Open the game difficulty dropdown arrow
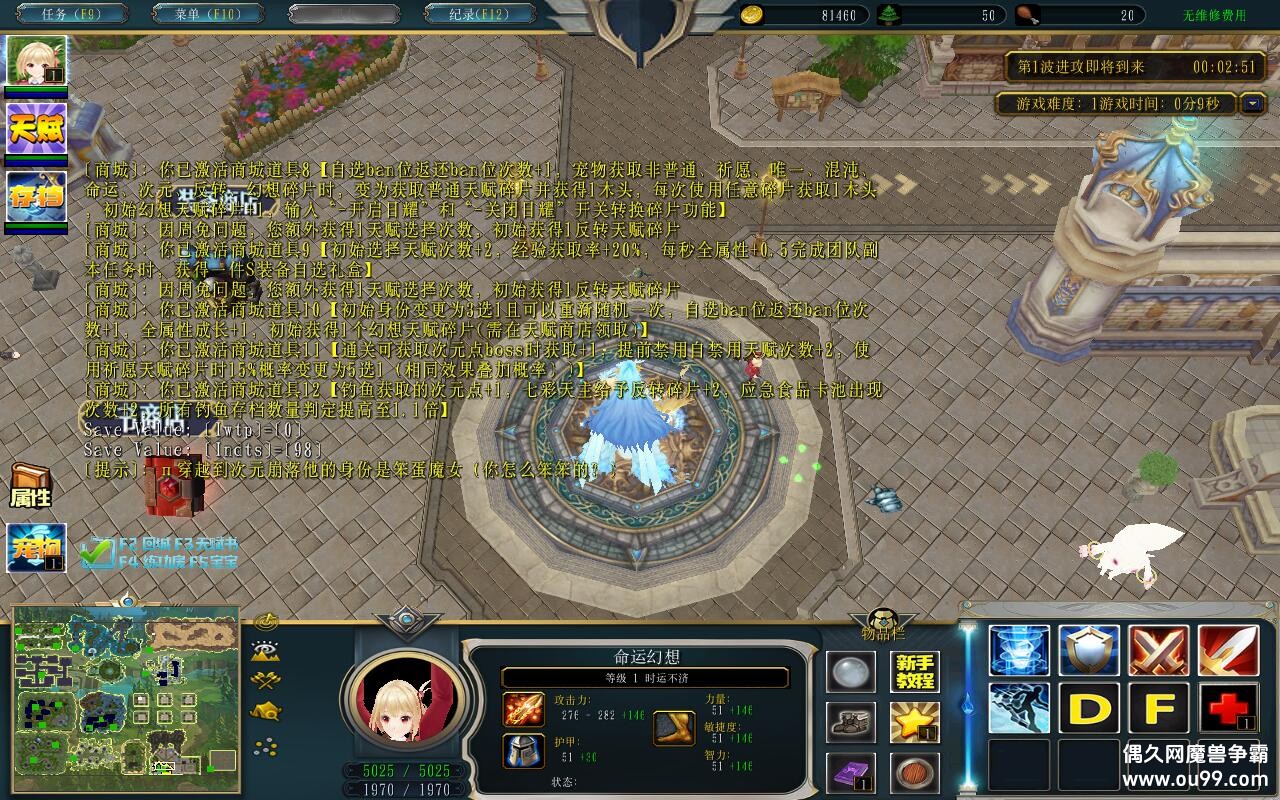The image size is (1280, 800). point(1254,103)
